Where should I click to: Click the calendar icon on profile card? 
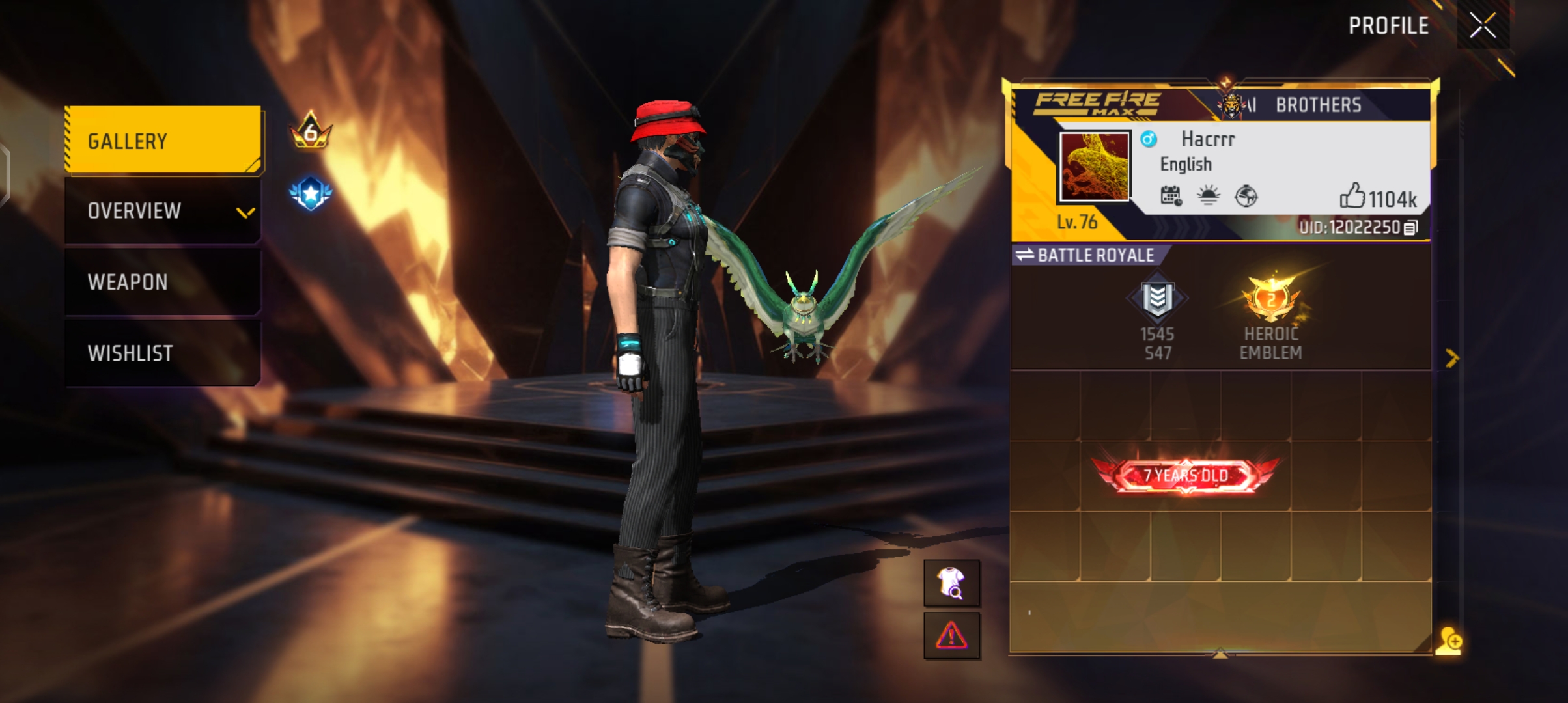click(x=1171, y=195)
